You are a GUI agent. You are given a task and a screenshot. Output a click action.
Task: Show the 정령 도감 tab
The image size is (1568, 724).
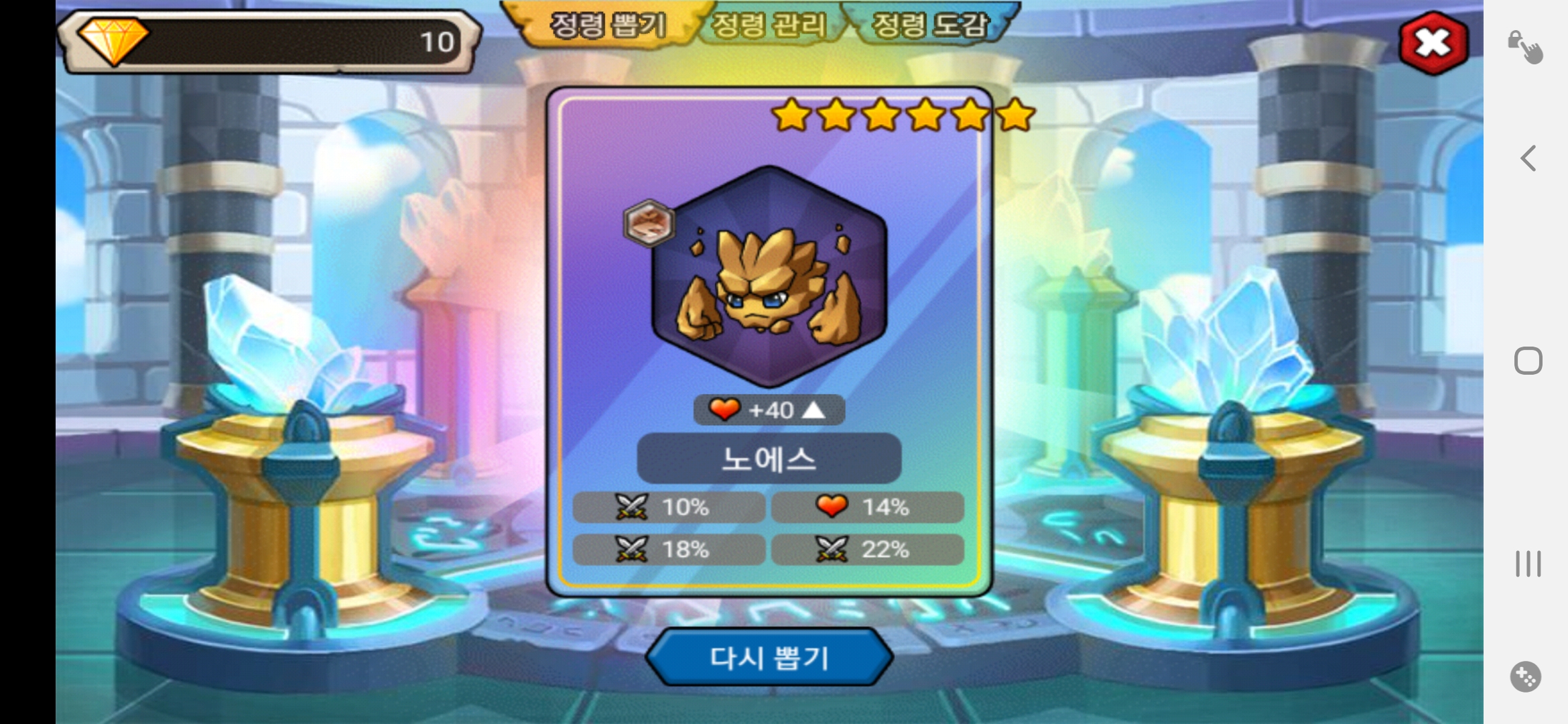click(x=930, y=25)
